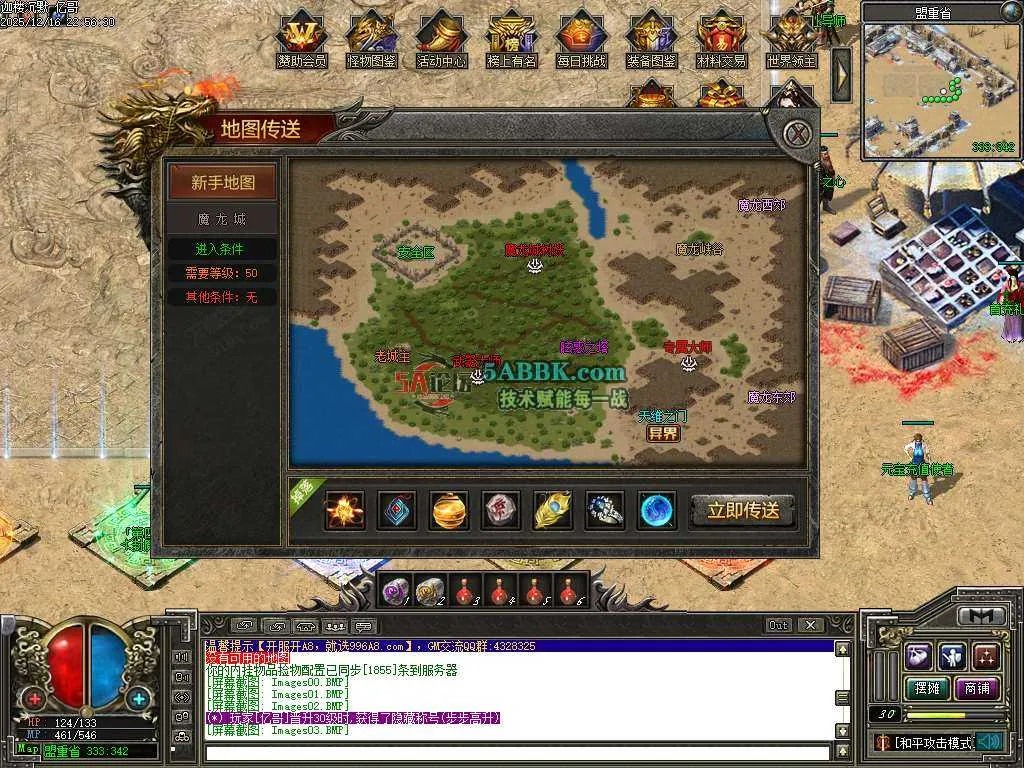1024x768 pixels.
Task: Select the 安全区 location on the map
Action: click(x=415, y=252)
